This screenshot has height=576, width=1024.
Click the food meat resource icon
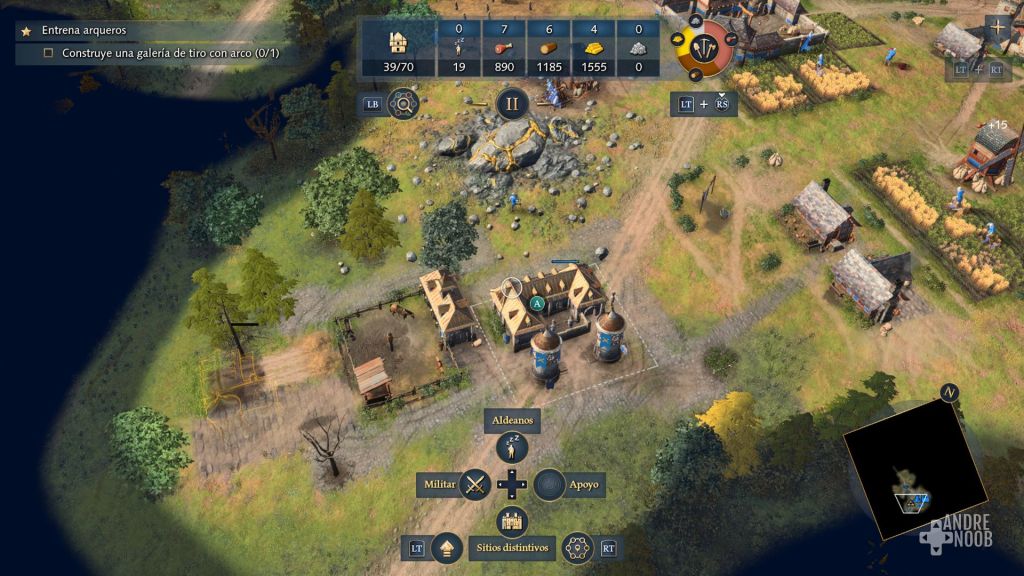point(503,46)
